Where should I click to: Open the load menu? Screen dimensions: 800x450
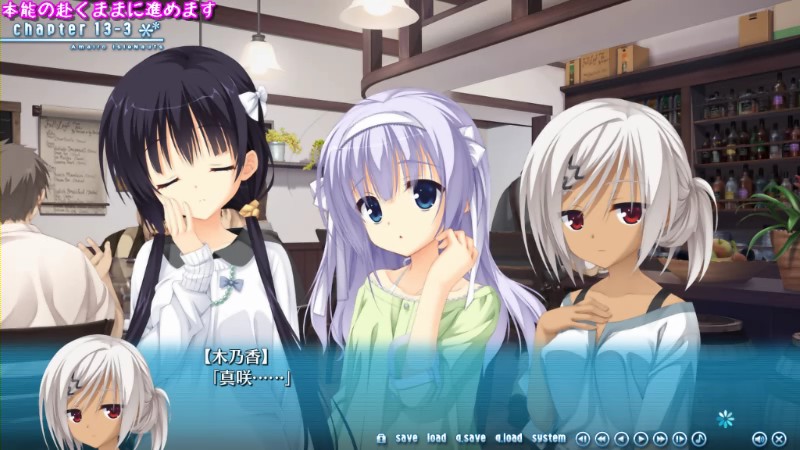pos(437,438)
